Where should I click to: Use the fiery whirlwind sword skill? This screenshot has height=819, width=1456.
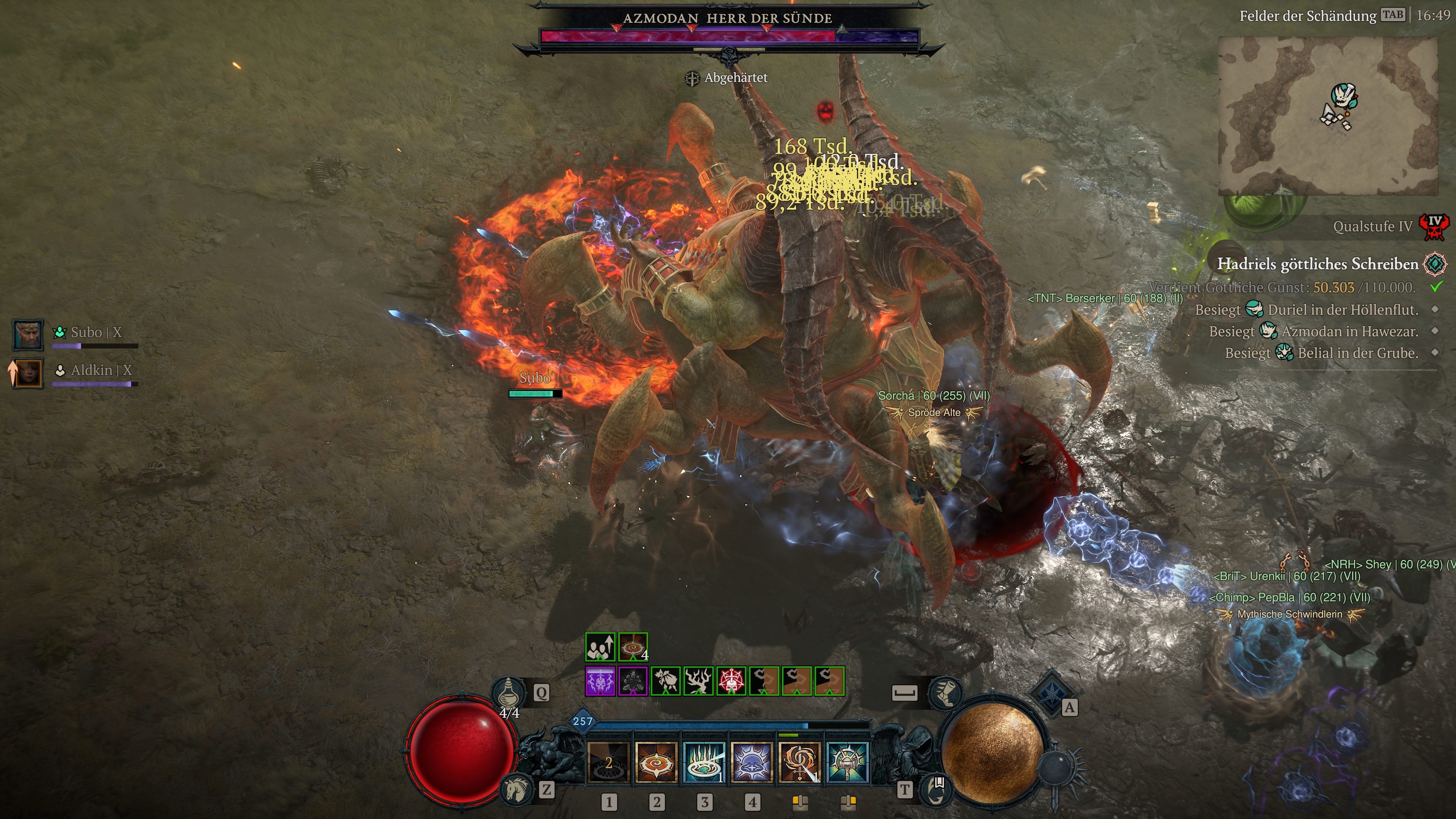coord(799,763)
